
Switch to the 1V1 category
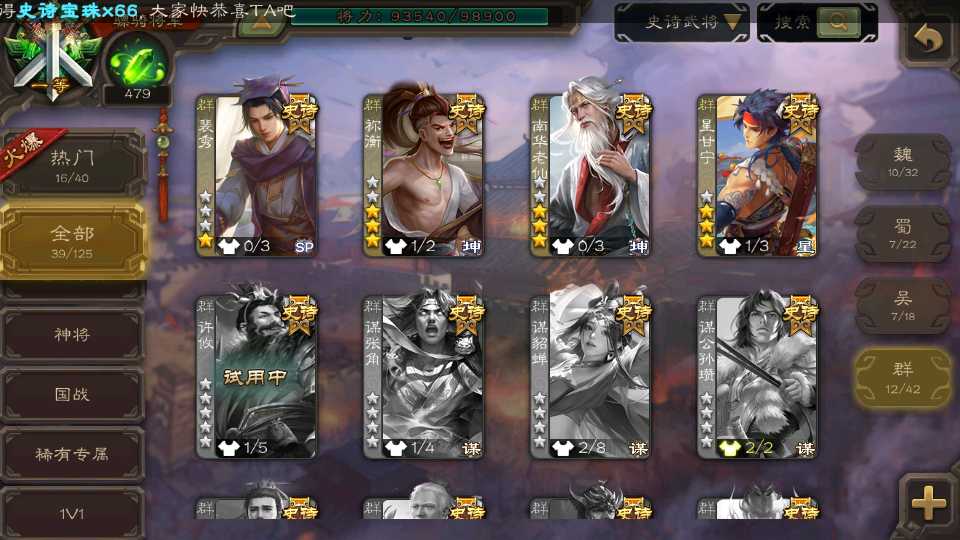point(72,514)
